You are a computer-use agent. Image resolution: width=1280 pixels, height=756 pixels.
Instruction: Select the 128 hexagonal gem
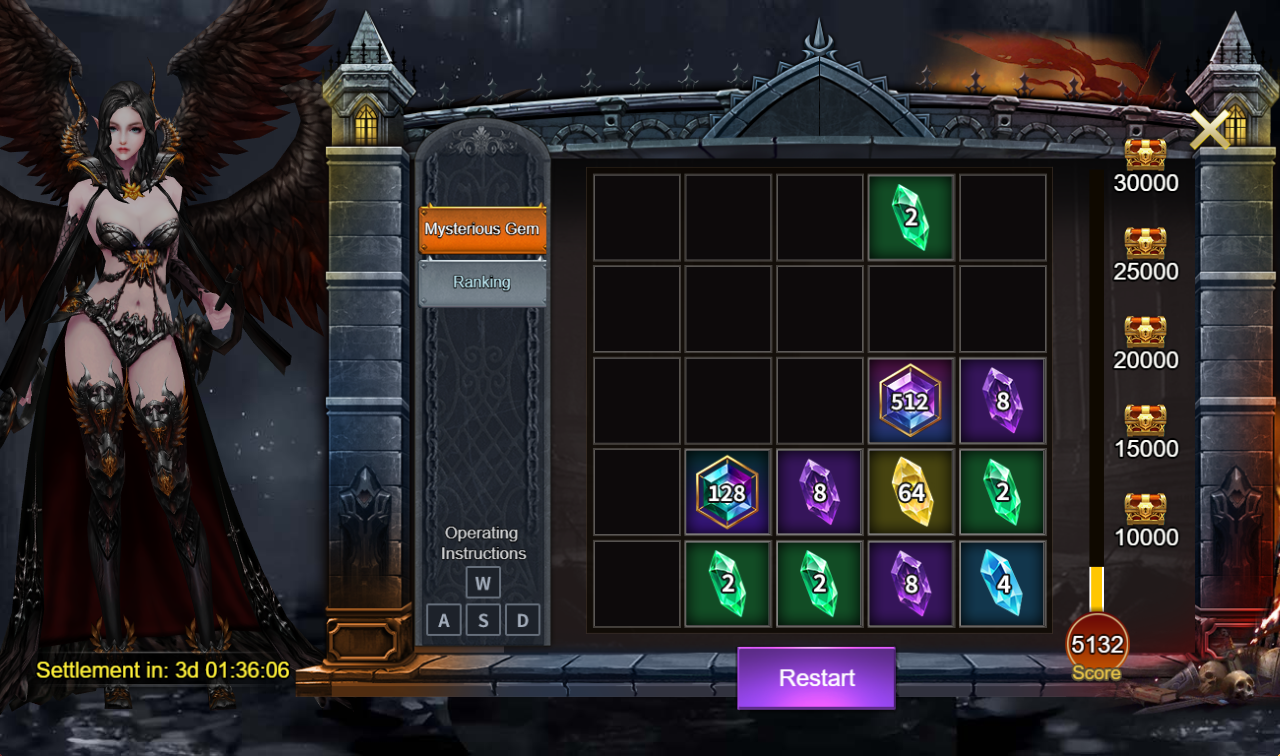tap(728, 491)
